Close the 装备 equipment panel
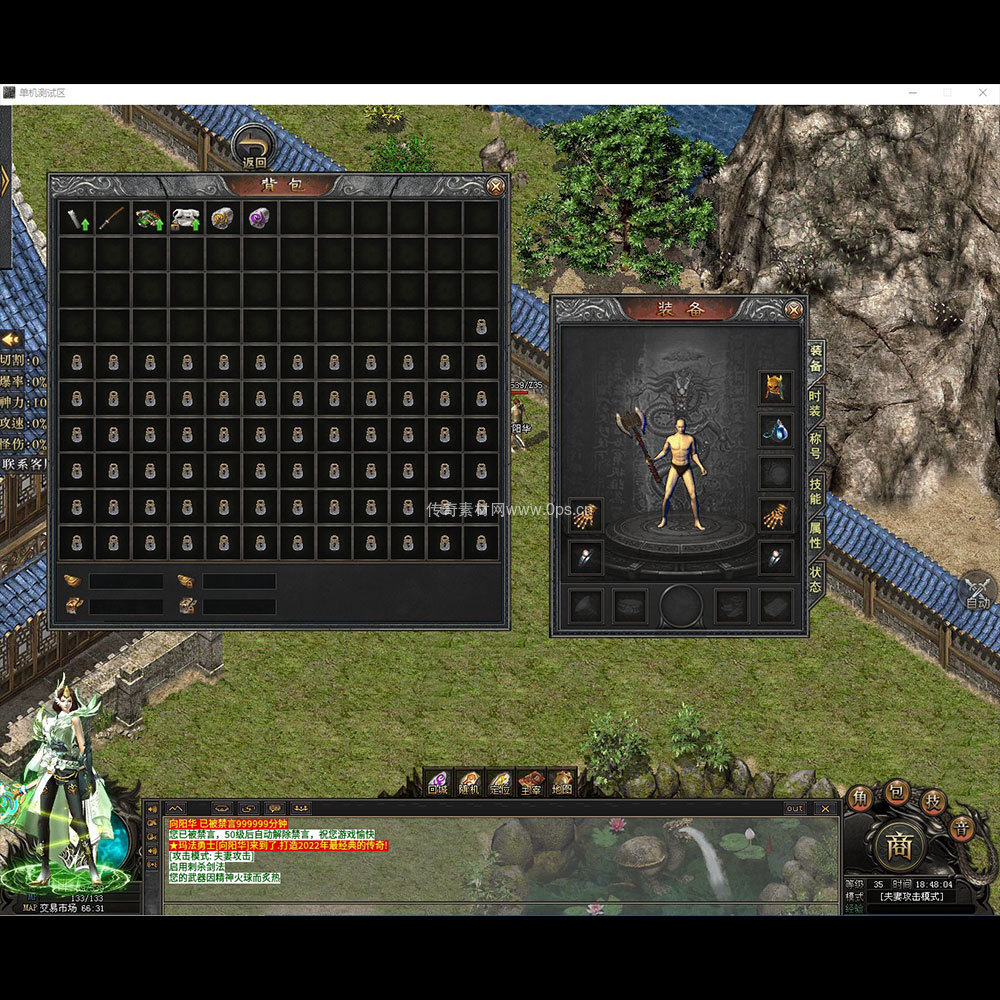 794,310
